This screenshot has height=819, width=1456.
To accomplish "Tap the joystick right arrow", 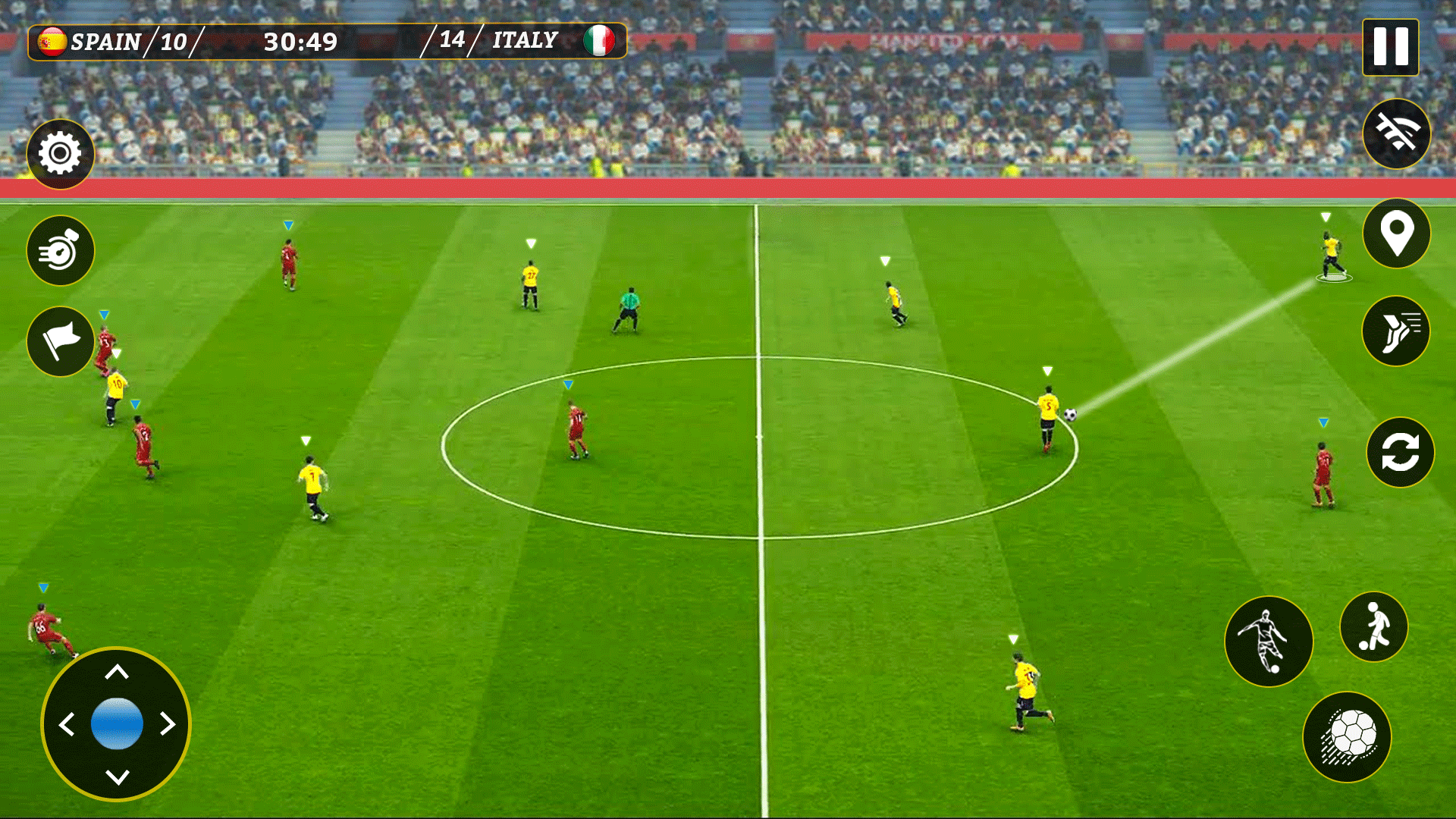I will pyautogui.click(x=168, y=724).
